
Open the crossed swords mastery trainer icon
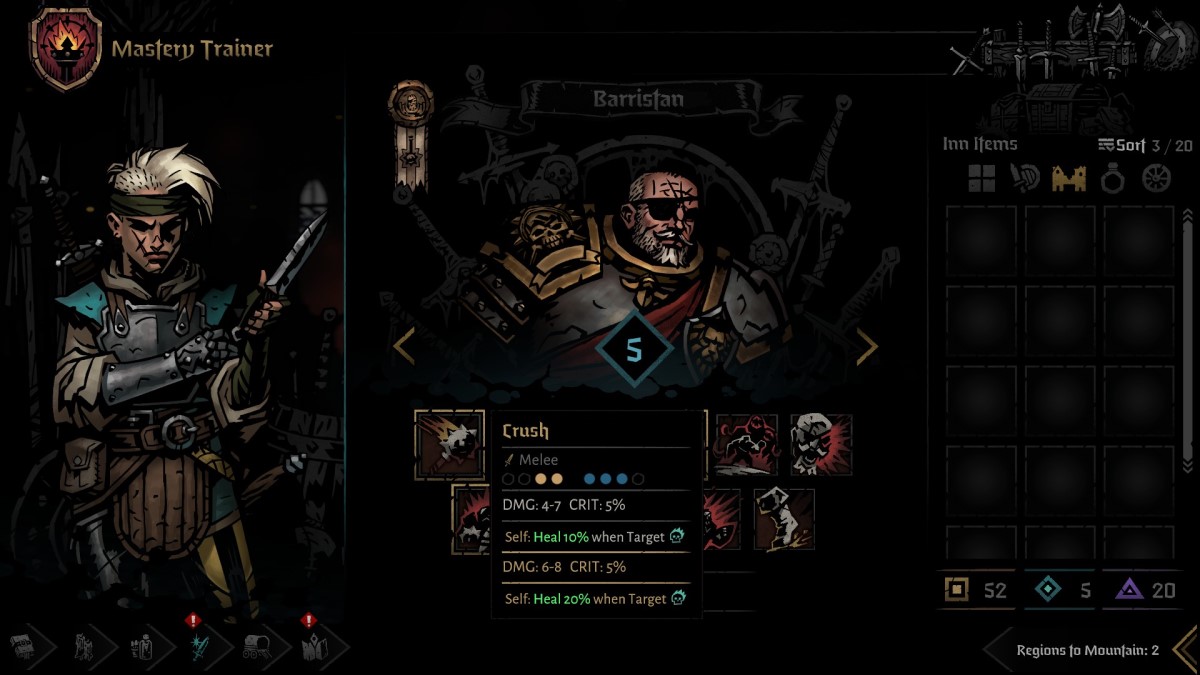[x=197, y=647]
